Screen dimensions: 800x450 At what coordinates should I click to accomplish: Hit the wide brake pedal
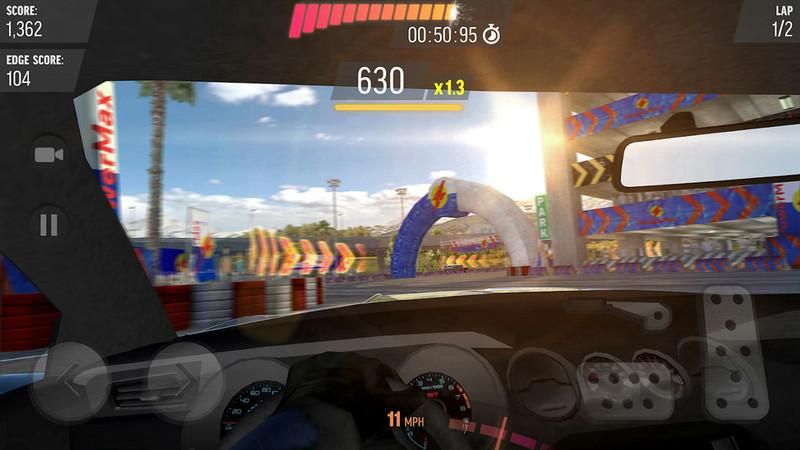tap(625, 389)
